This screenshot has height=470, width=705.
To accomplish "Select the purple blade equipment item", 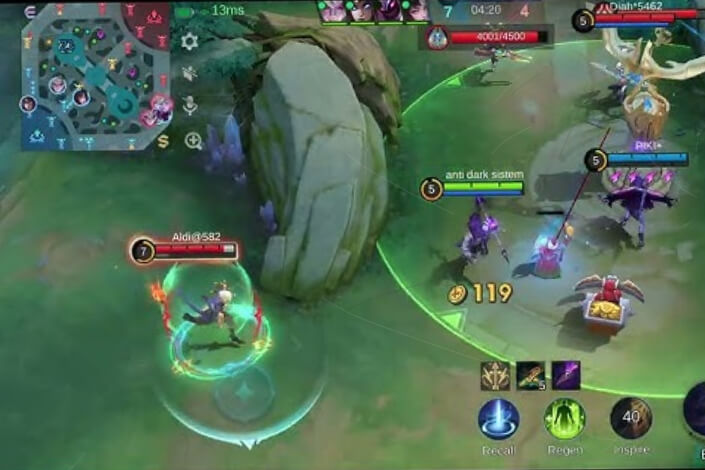I will click(566, 375).
